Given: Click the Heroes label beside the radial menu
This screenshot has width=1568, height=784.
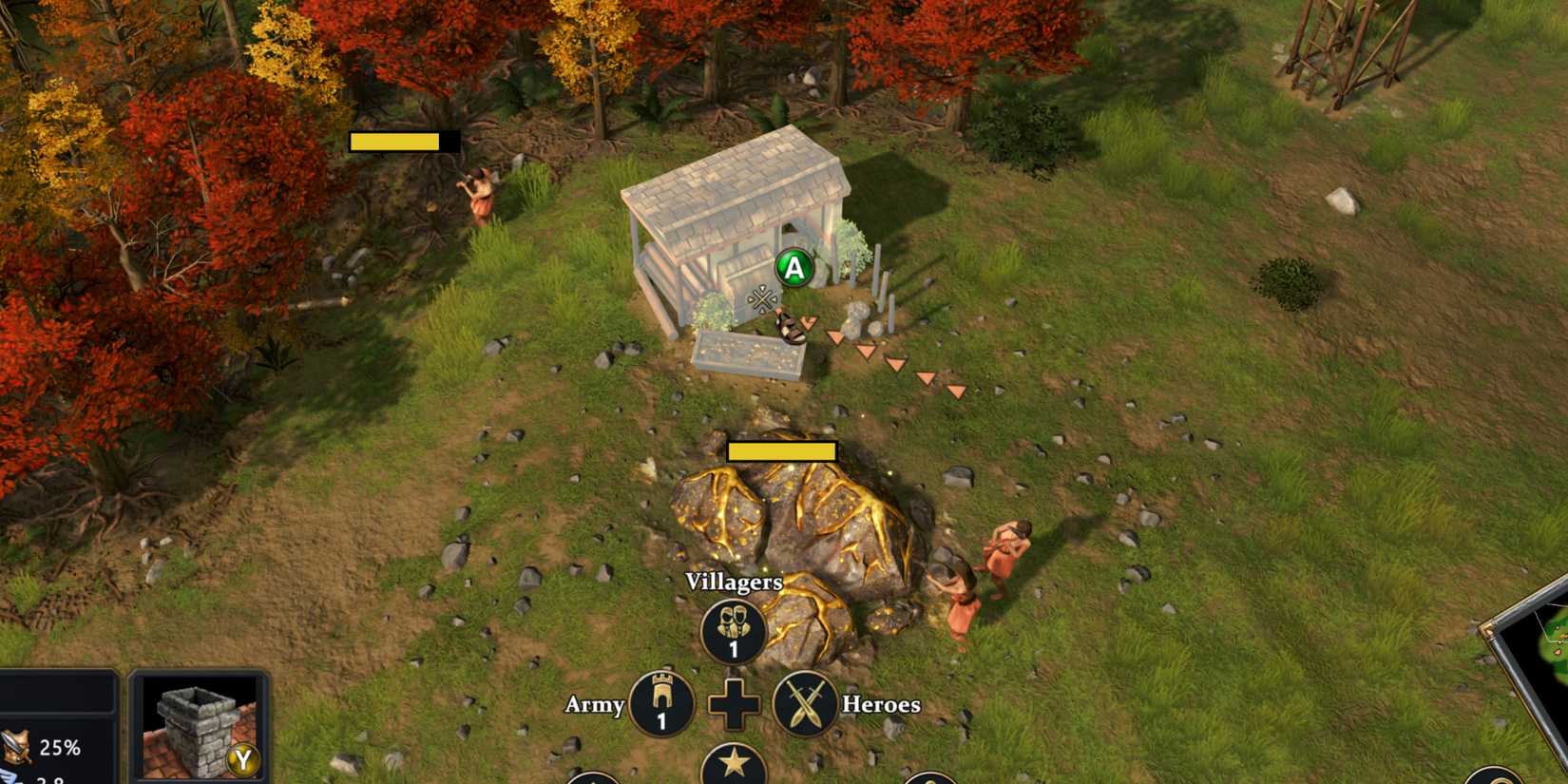Looking at the screenshot, I should [x=879, y=704].
